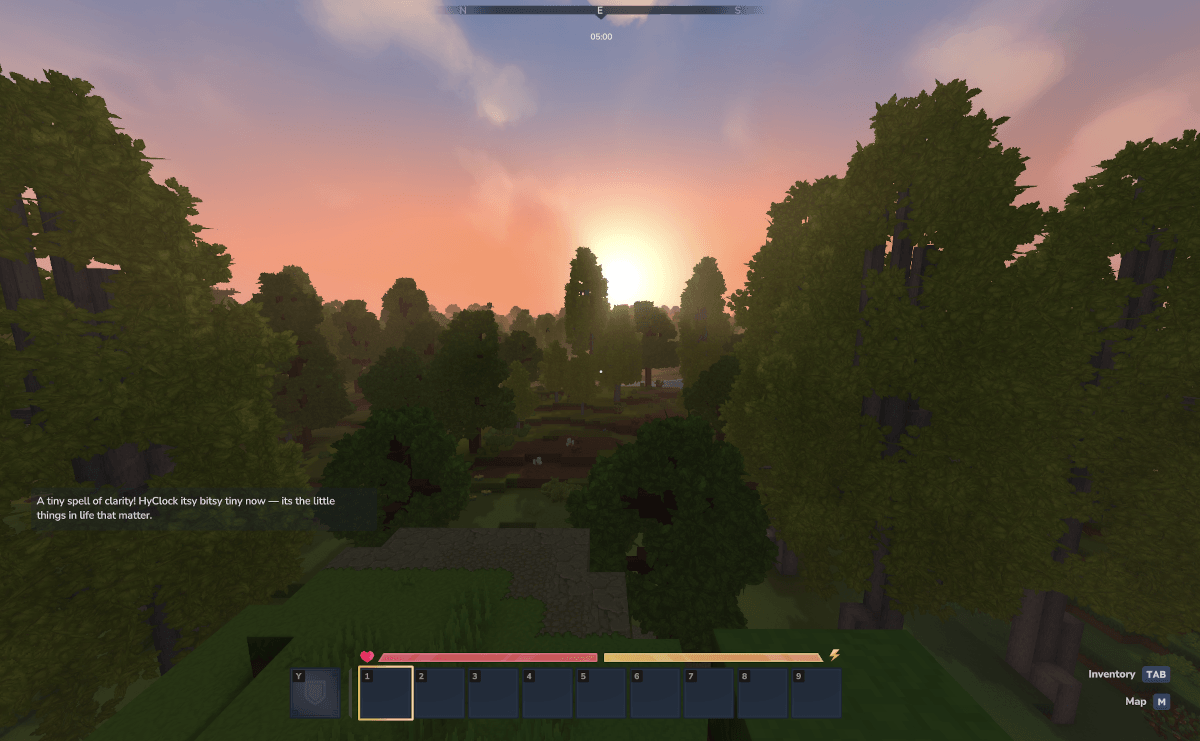Pick hotbar slot number 7
This screenshot has width=1200, height=741.
(710, 693)
